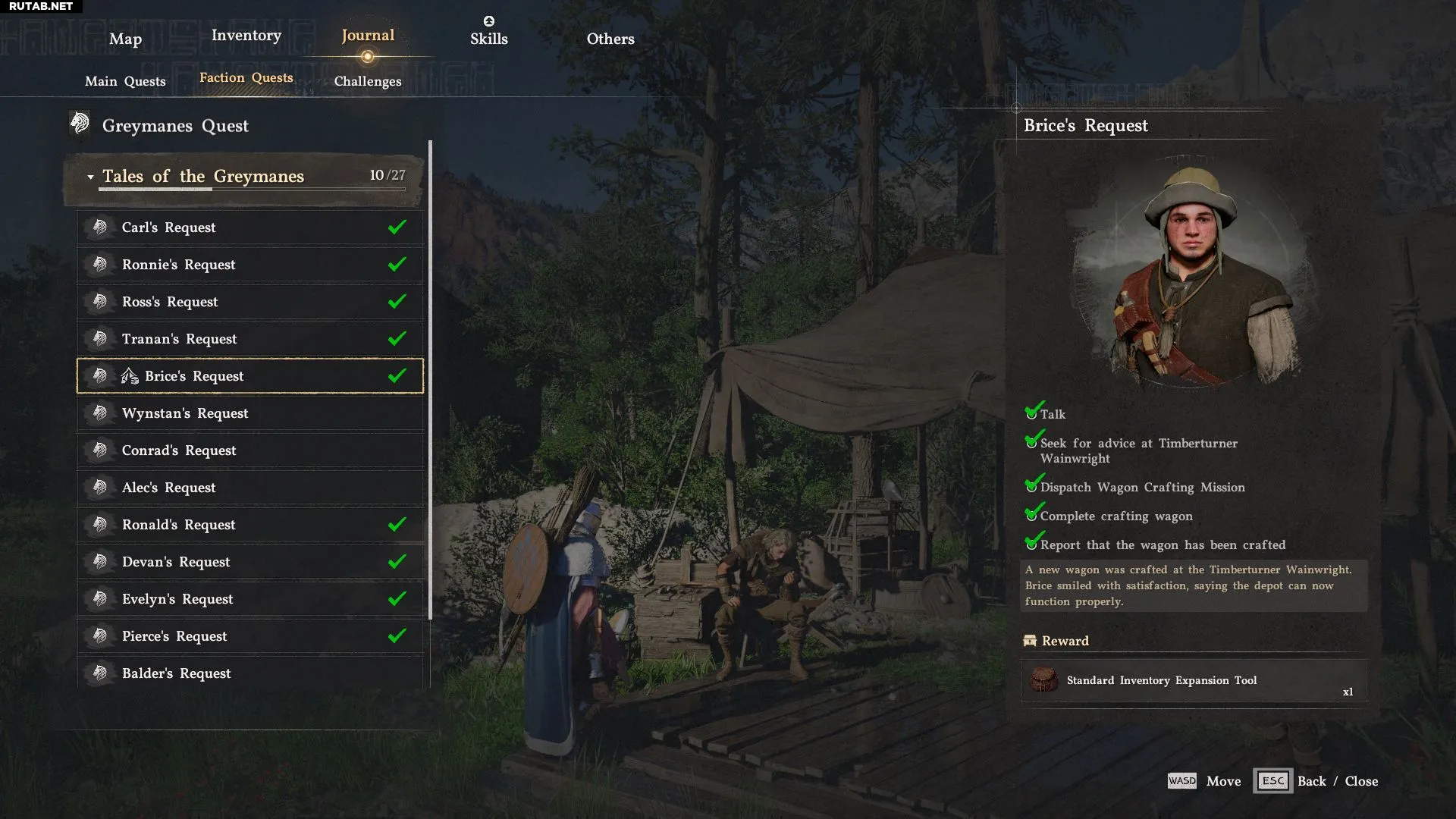This screenshot has height=819, width=1456.
Task: Switch to the Map tab
Action: (x=125, y=39)
